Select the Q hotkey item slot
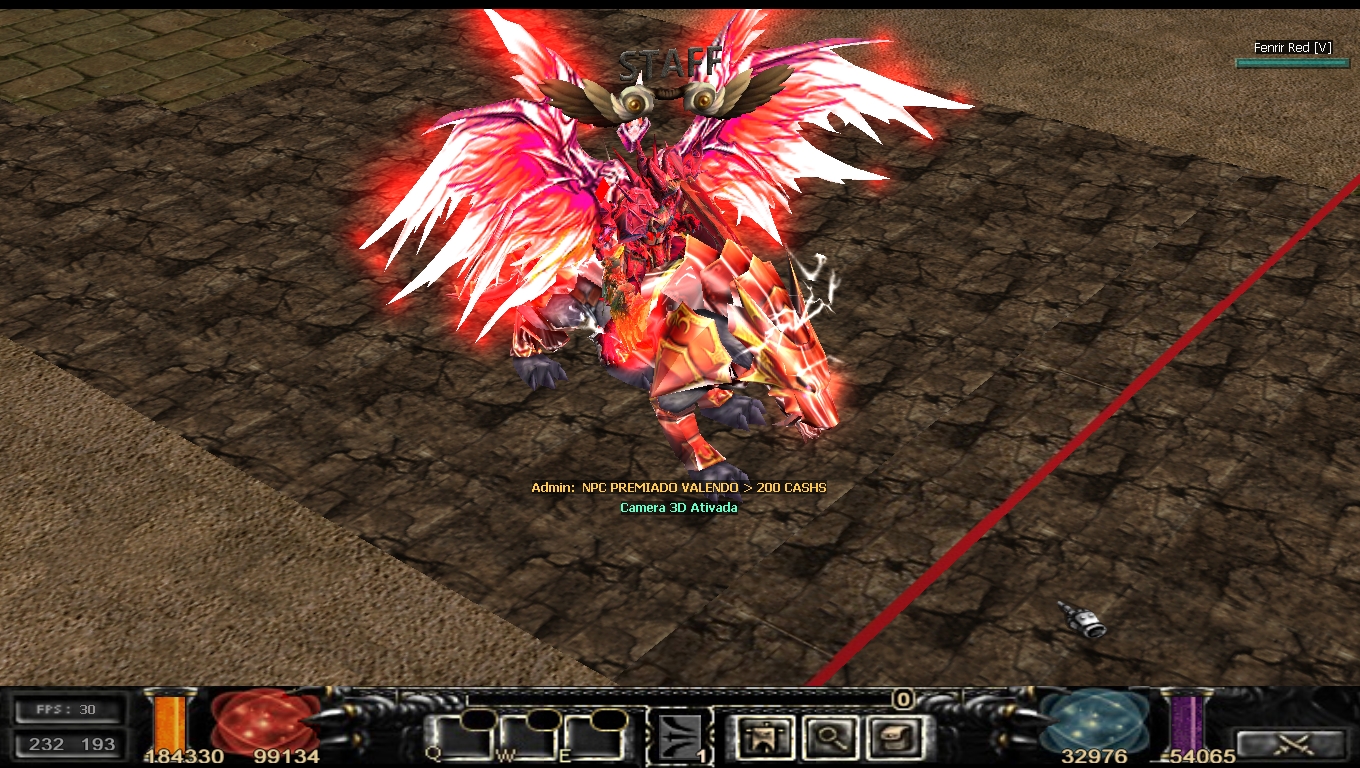Viewport: 1360px width, 768px height. click(462, 739)
